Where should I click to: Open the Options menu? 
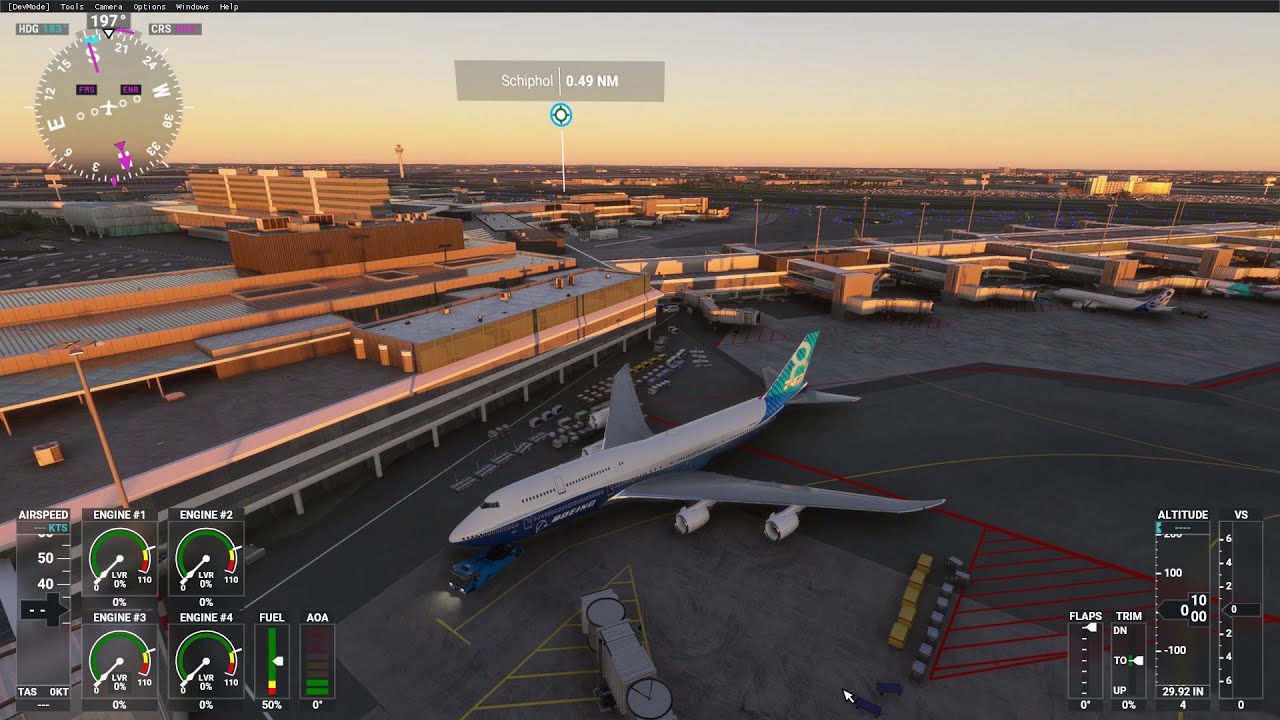[x=149, y=6]
